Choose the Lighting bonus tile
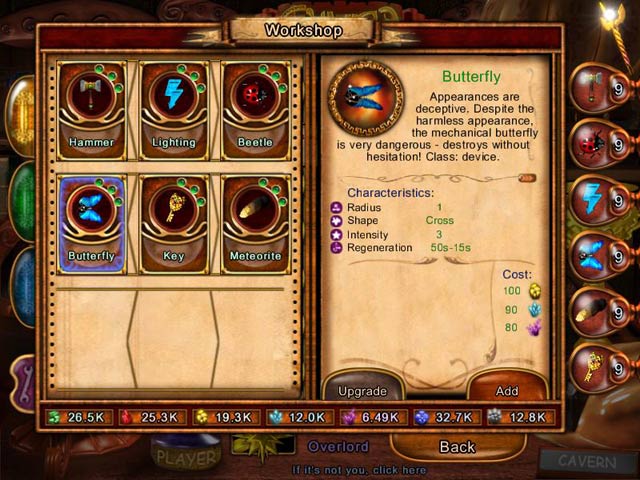The image size is (640, 480). pos(174,106)
